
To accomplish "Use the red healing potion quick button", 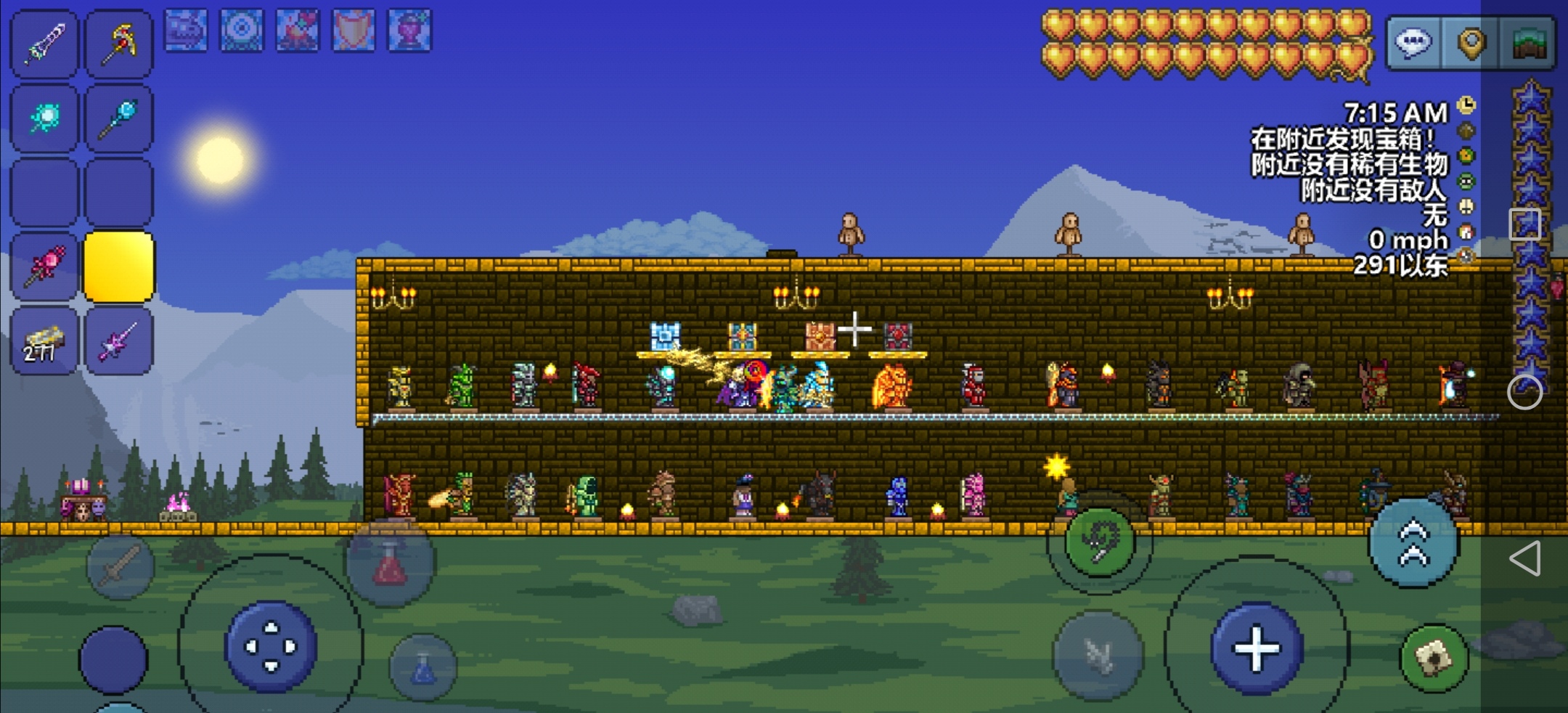I will point(391,563).
